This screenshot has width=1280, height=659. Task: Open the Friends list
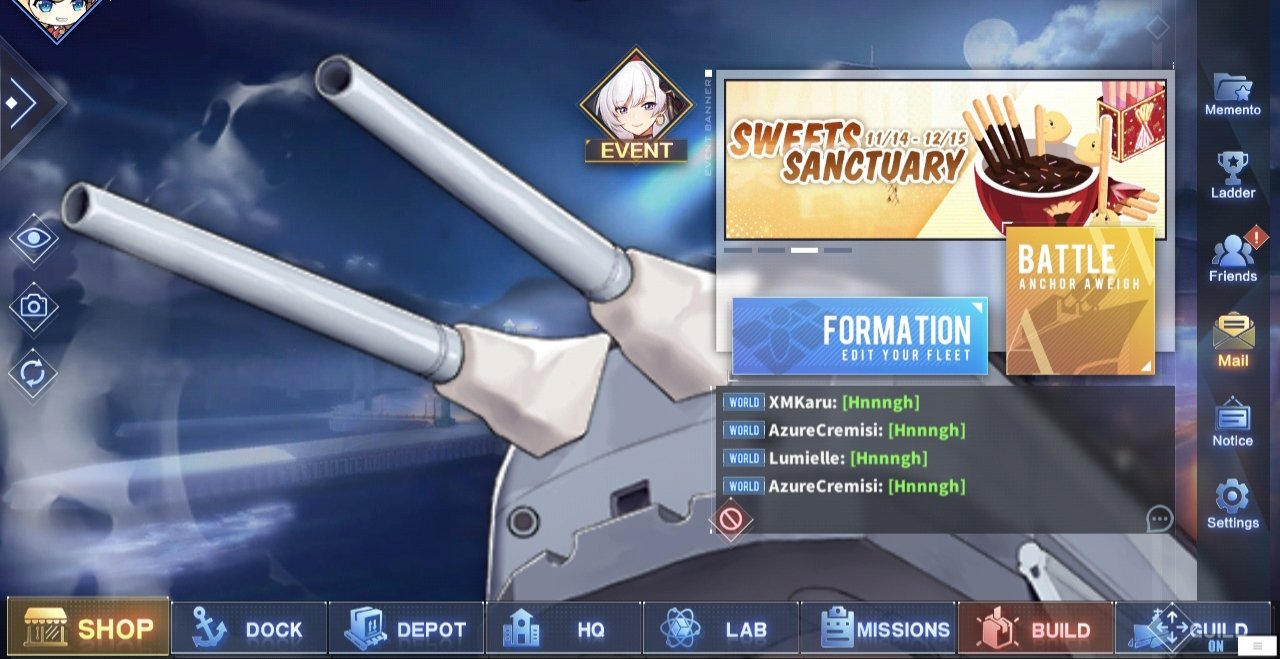point(1233,259)
